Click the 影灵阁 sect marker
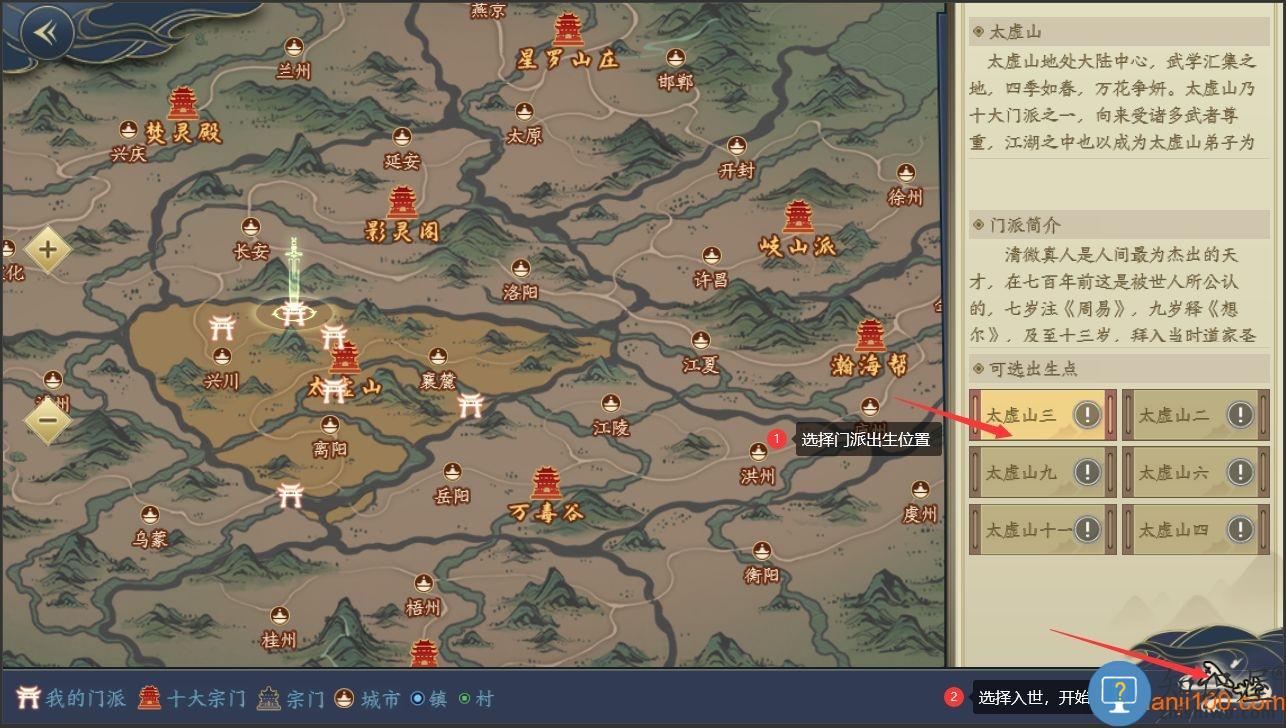 coord(402,203)
